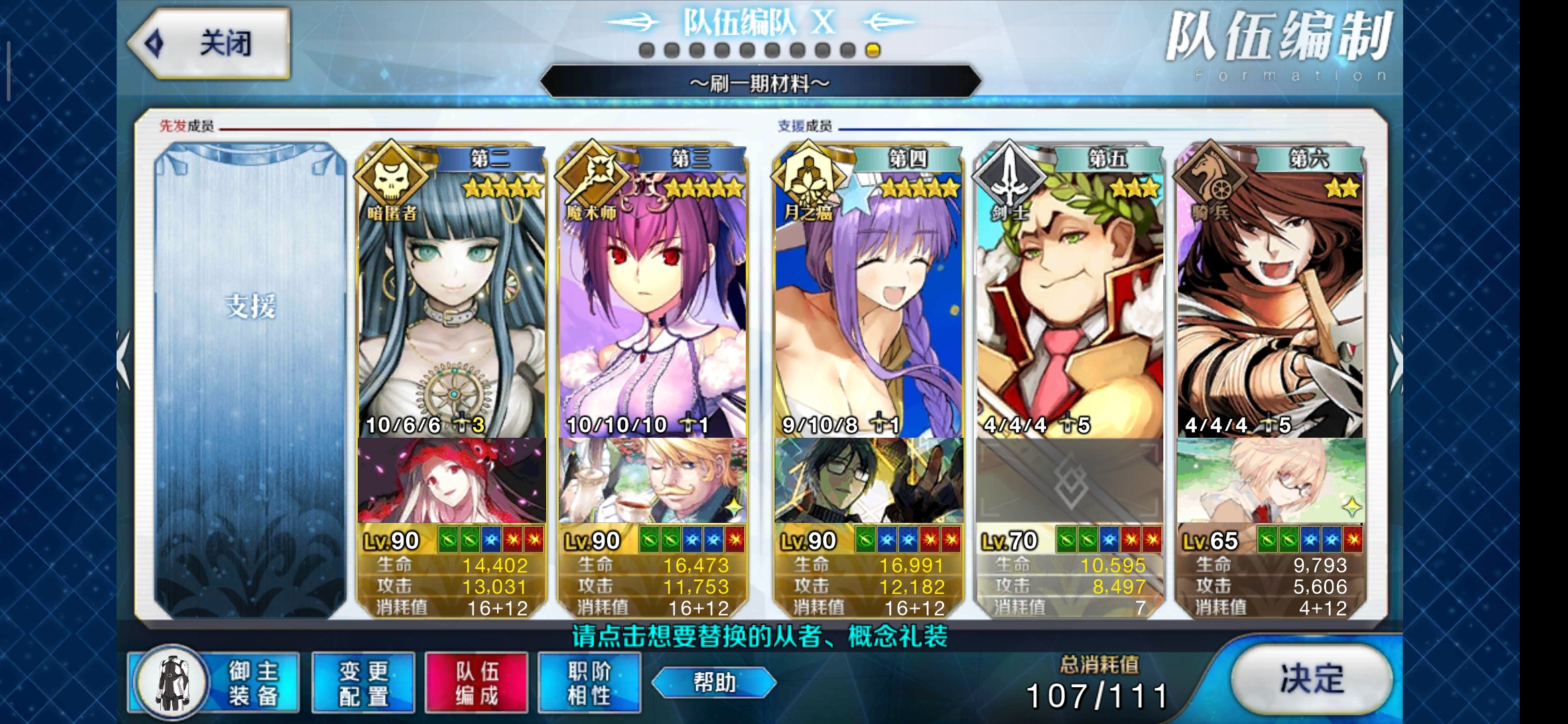The width and height of the screenshot is (1568, 724).
Task: Click the empty craft essence slot under Saber
Action: click(1069, 481)
